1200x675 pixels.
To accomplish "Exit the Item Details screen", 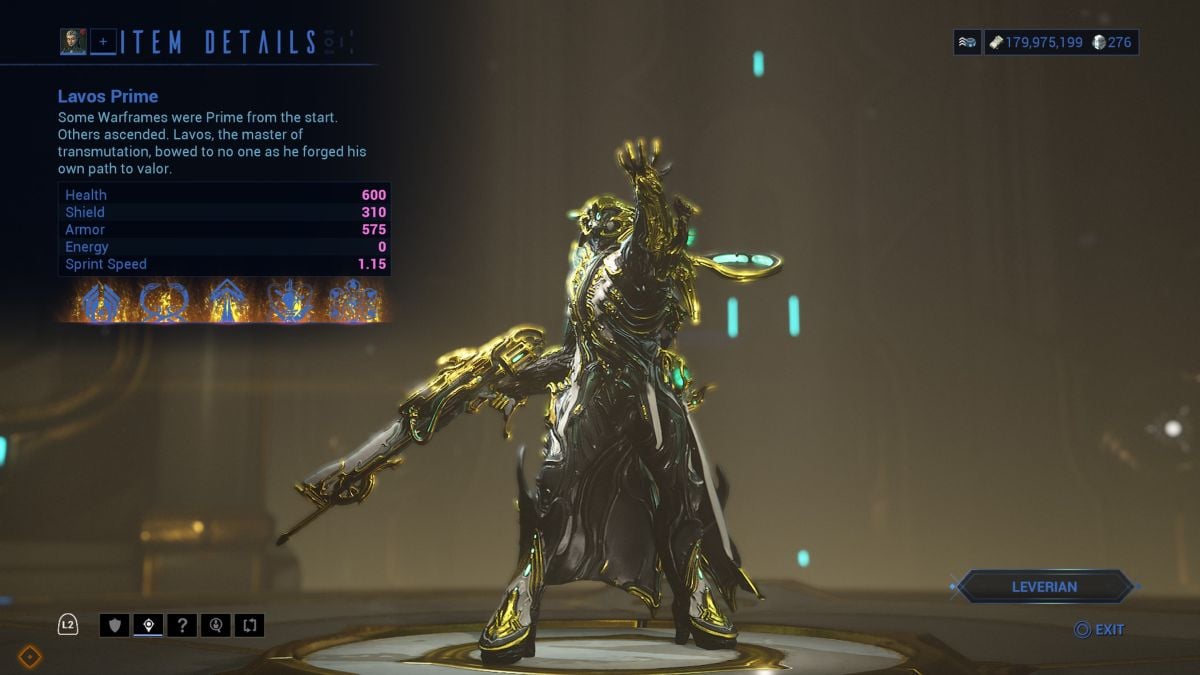I will pos(1099,630).
